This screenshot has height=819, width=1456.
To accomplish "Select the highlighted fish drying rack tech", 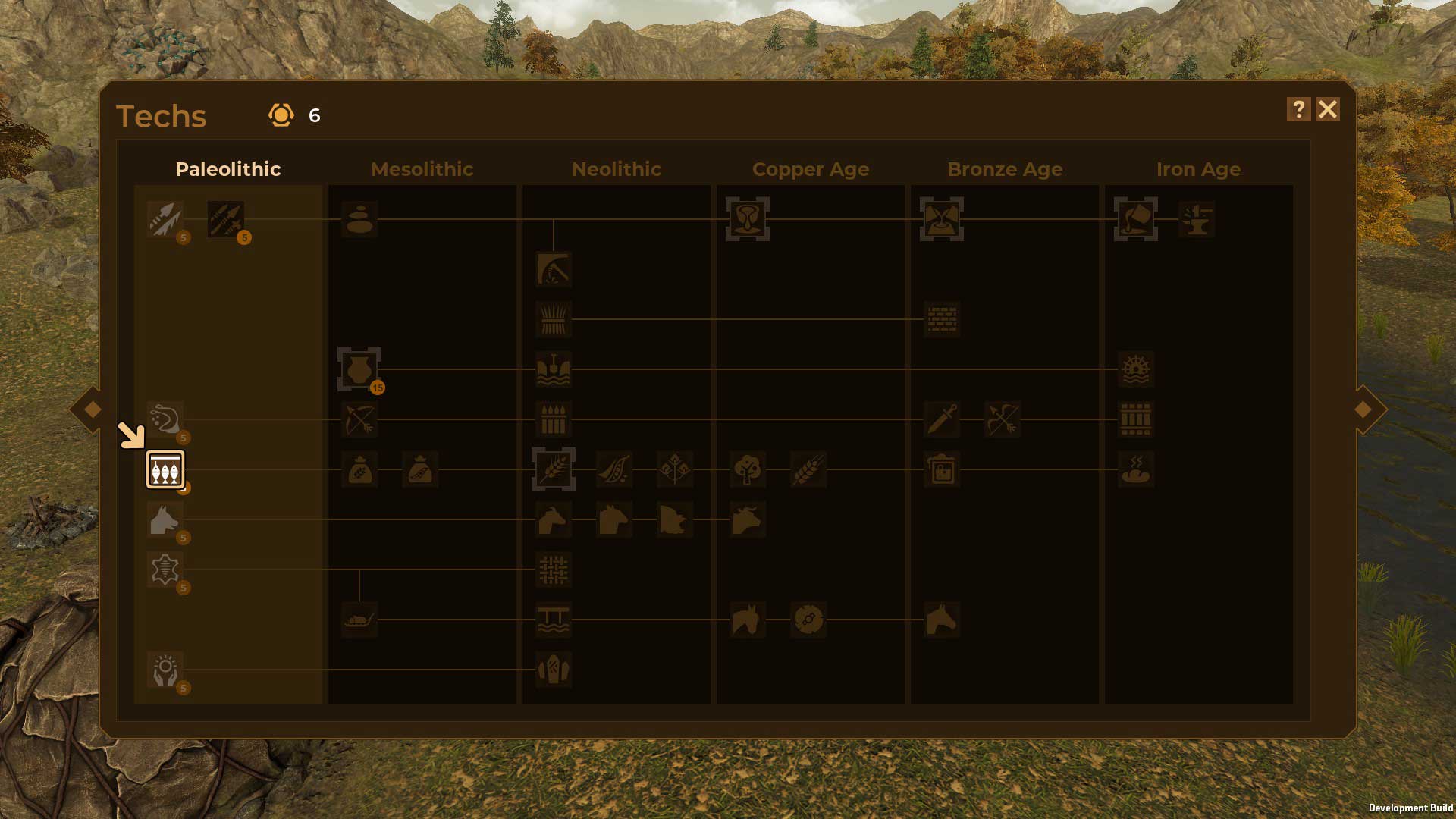I will pos(165,470).
